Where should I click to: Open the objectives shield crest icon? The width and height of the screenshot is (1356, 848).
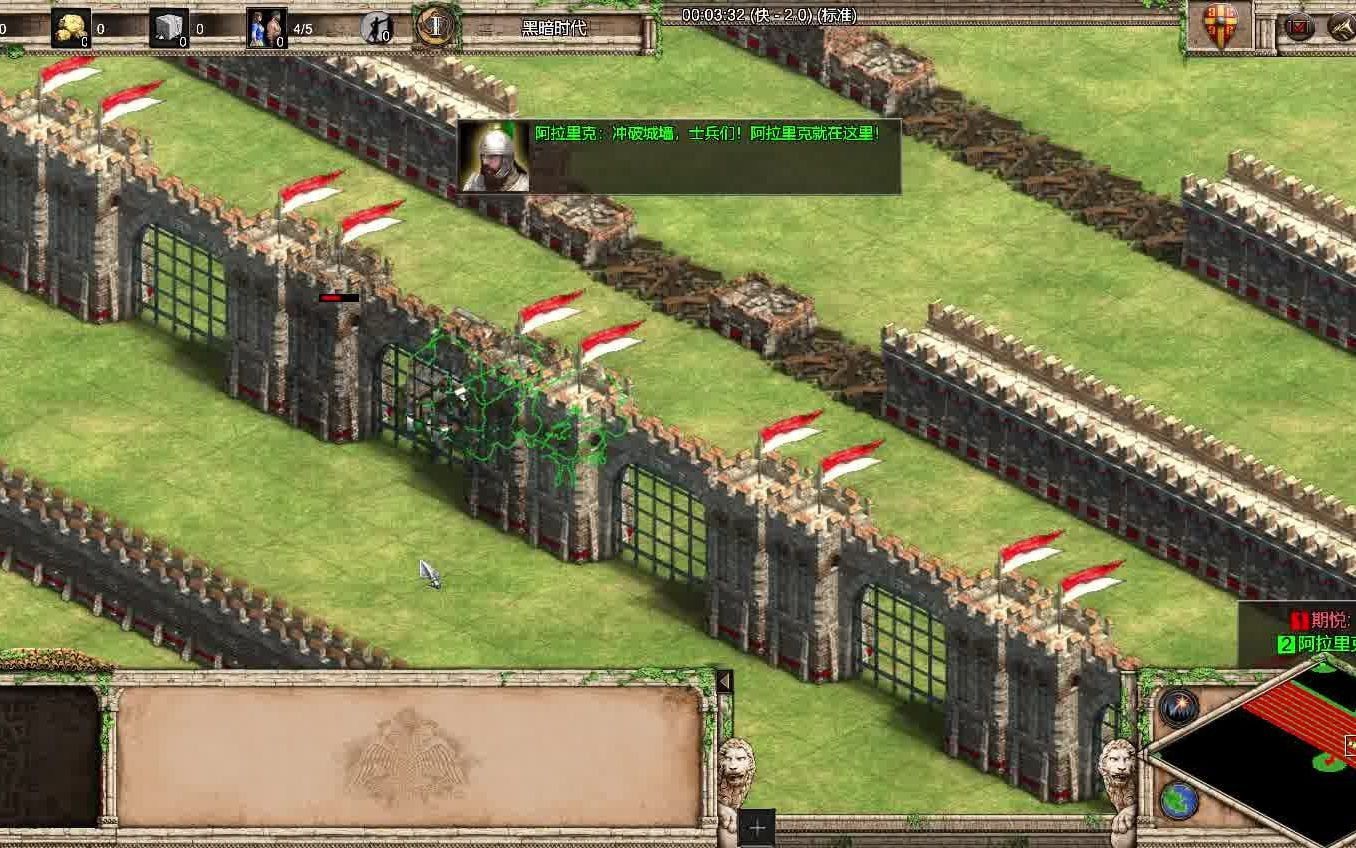tap(1219, 22)
